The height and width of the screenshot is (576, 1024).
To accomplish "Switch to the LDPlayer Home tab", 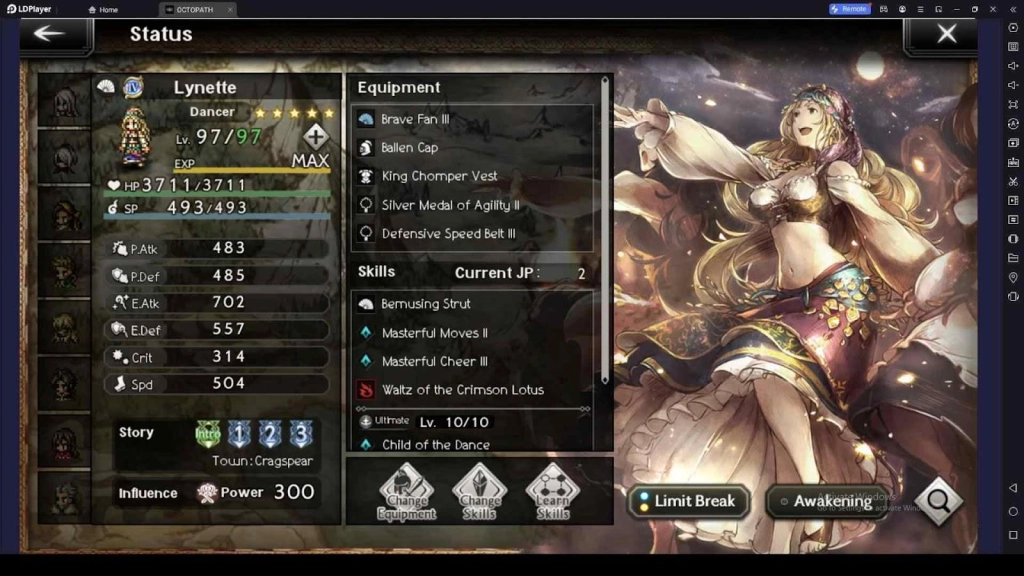I will tap(103, 9).
